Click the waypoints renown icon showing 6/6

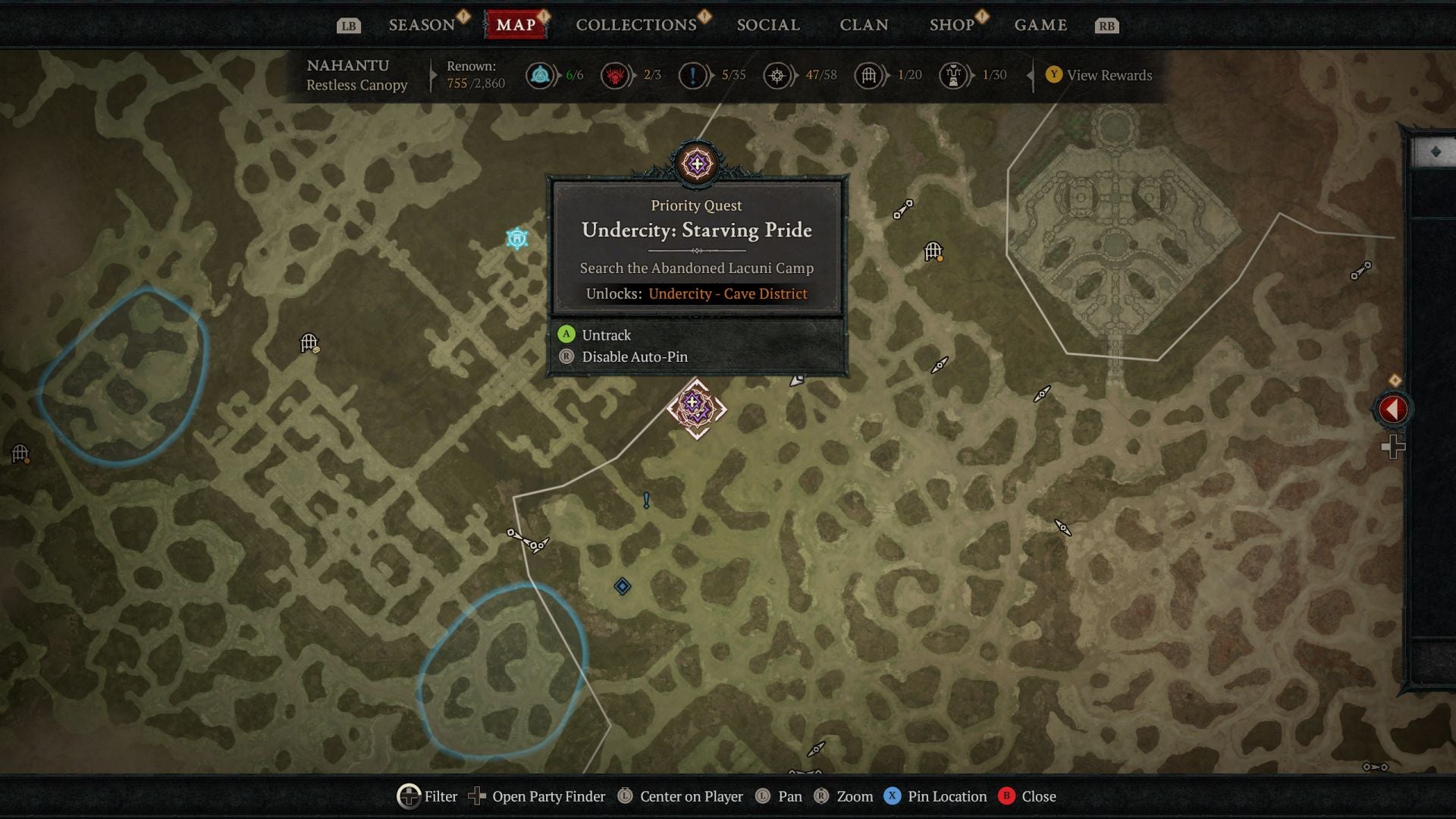(540, 75)
